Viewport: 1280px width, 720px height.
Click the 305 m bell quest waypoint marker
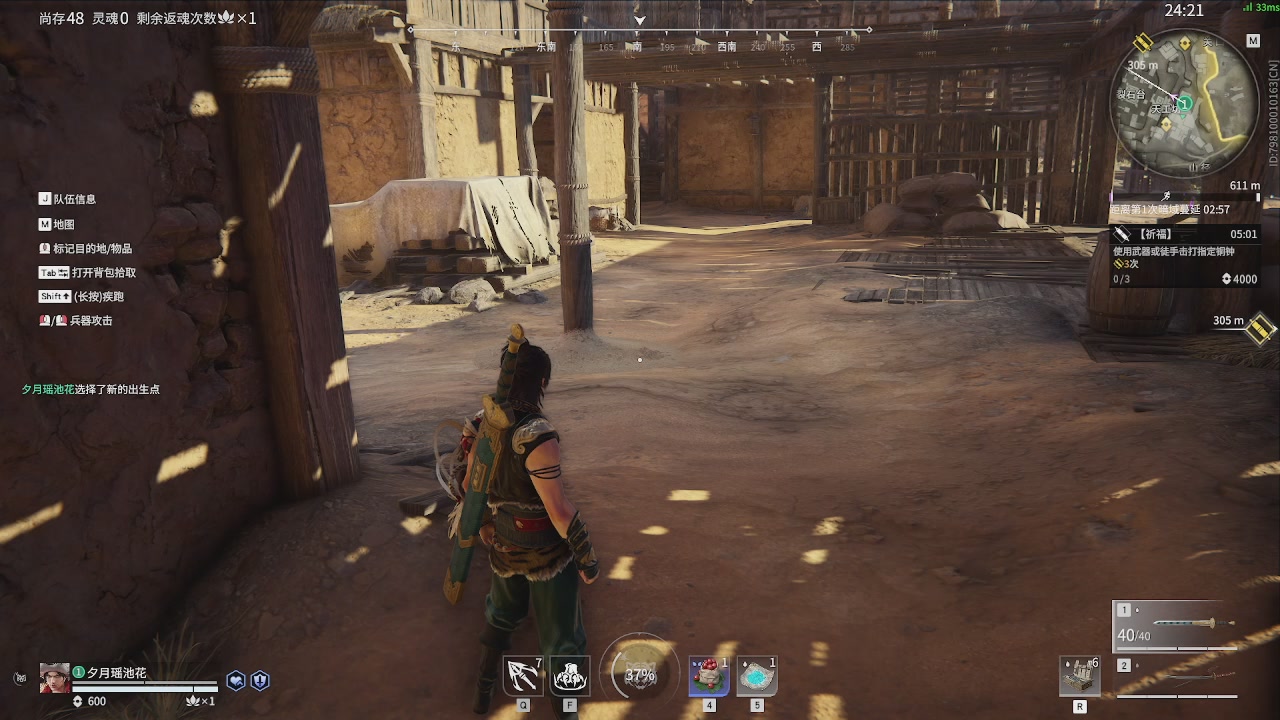1260,328
